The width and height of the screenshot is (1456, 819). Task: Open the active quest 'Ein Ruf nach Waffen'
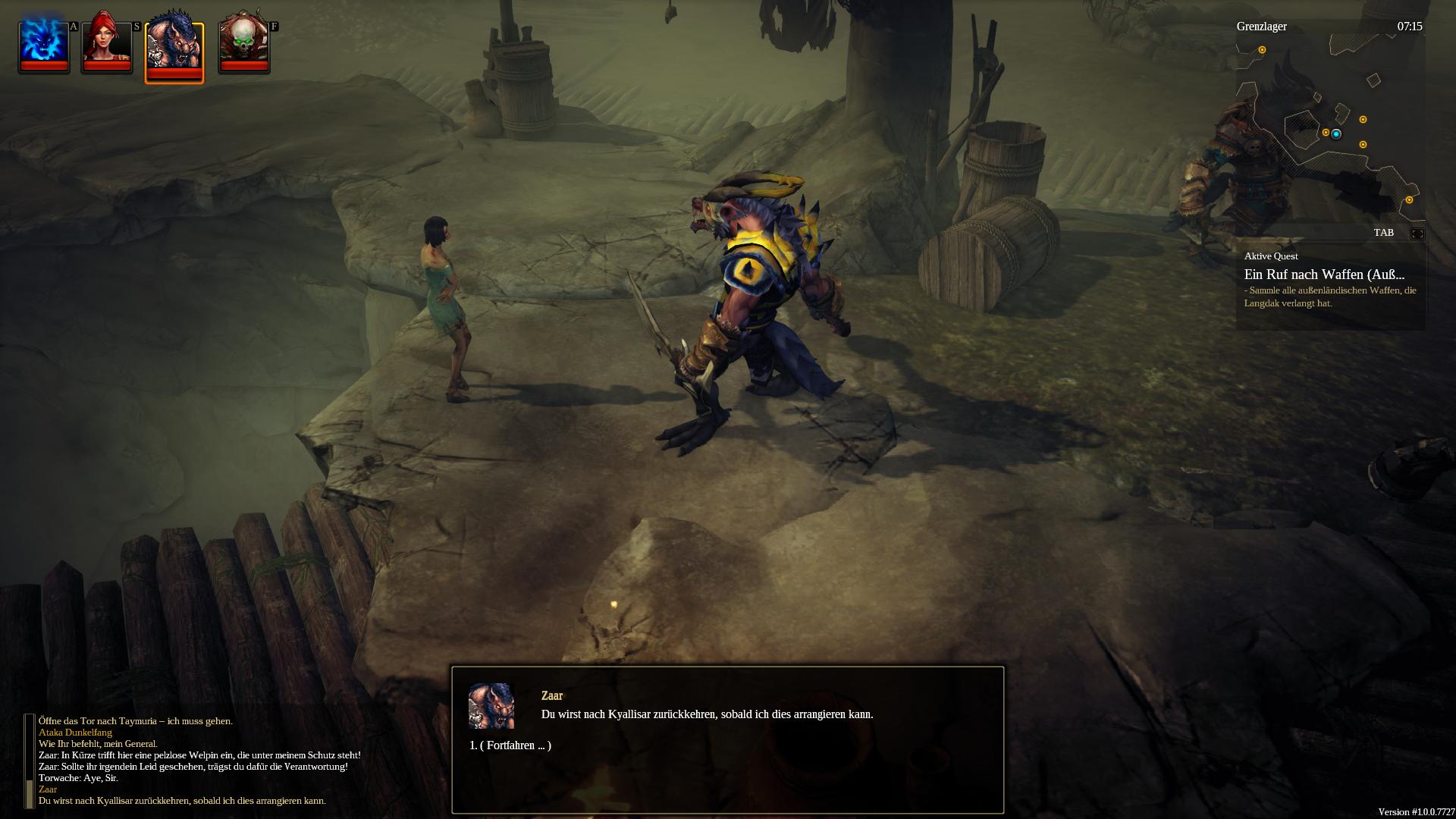click(x=1324, y=275)
